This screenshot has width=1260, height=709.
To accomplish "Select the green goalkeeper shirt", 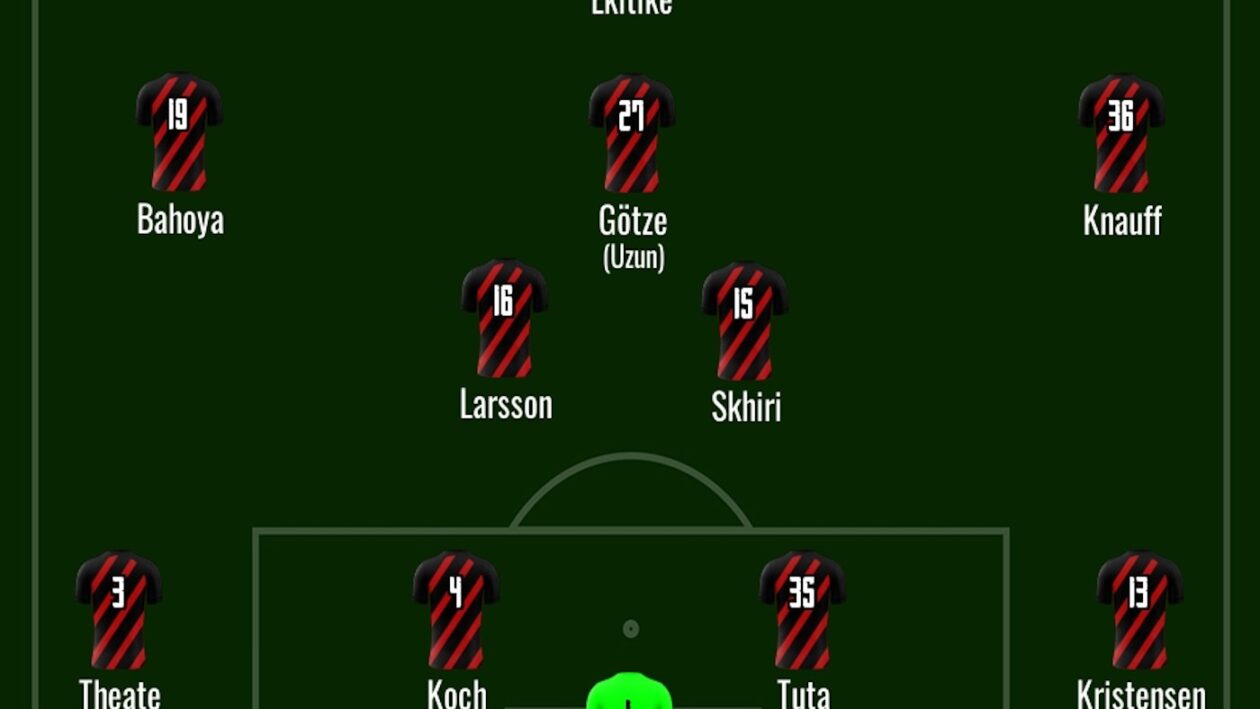I will point(629,692).
